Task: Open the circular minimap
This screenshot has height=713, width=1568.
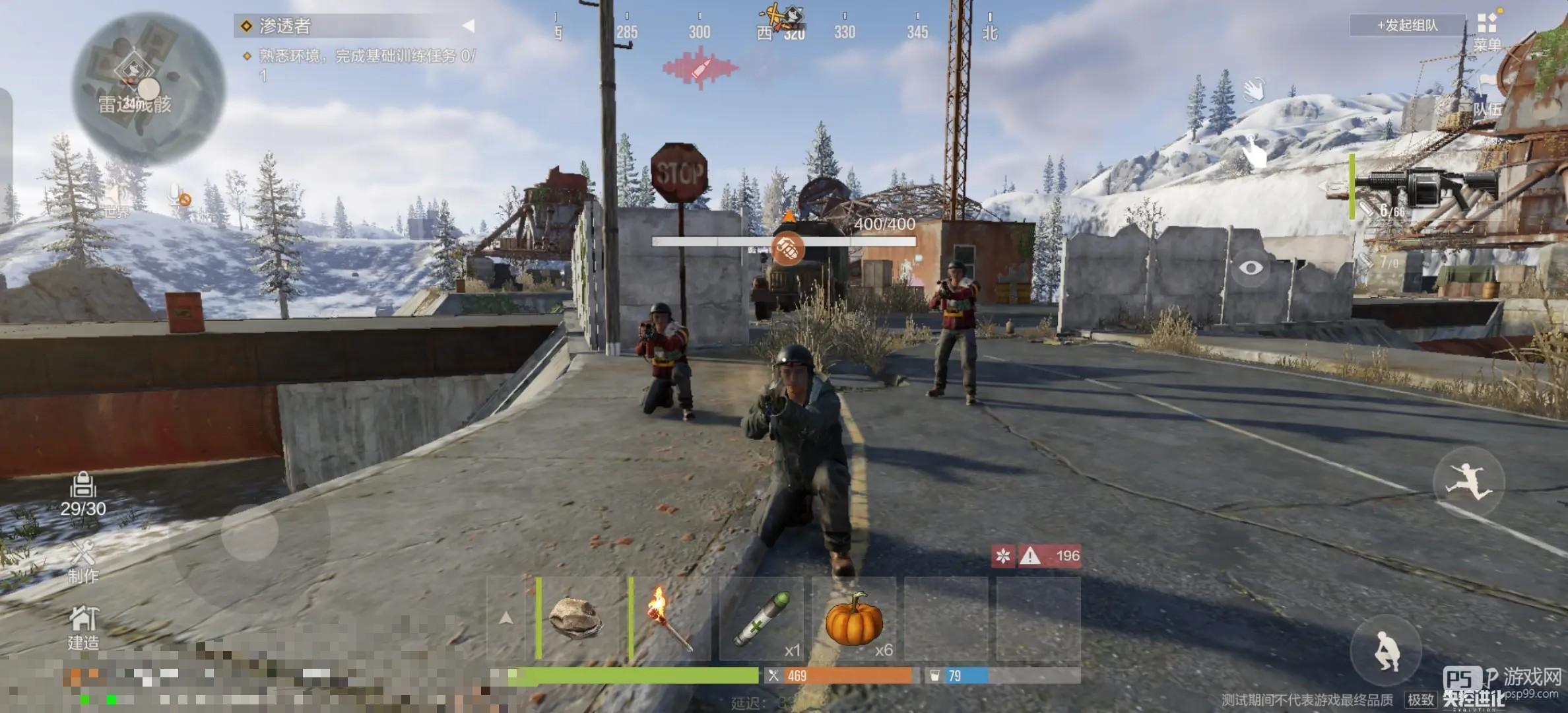Action: pyautogui.click(x=148, y=88)
